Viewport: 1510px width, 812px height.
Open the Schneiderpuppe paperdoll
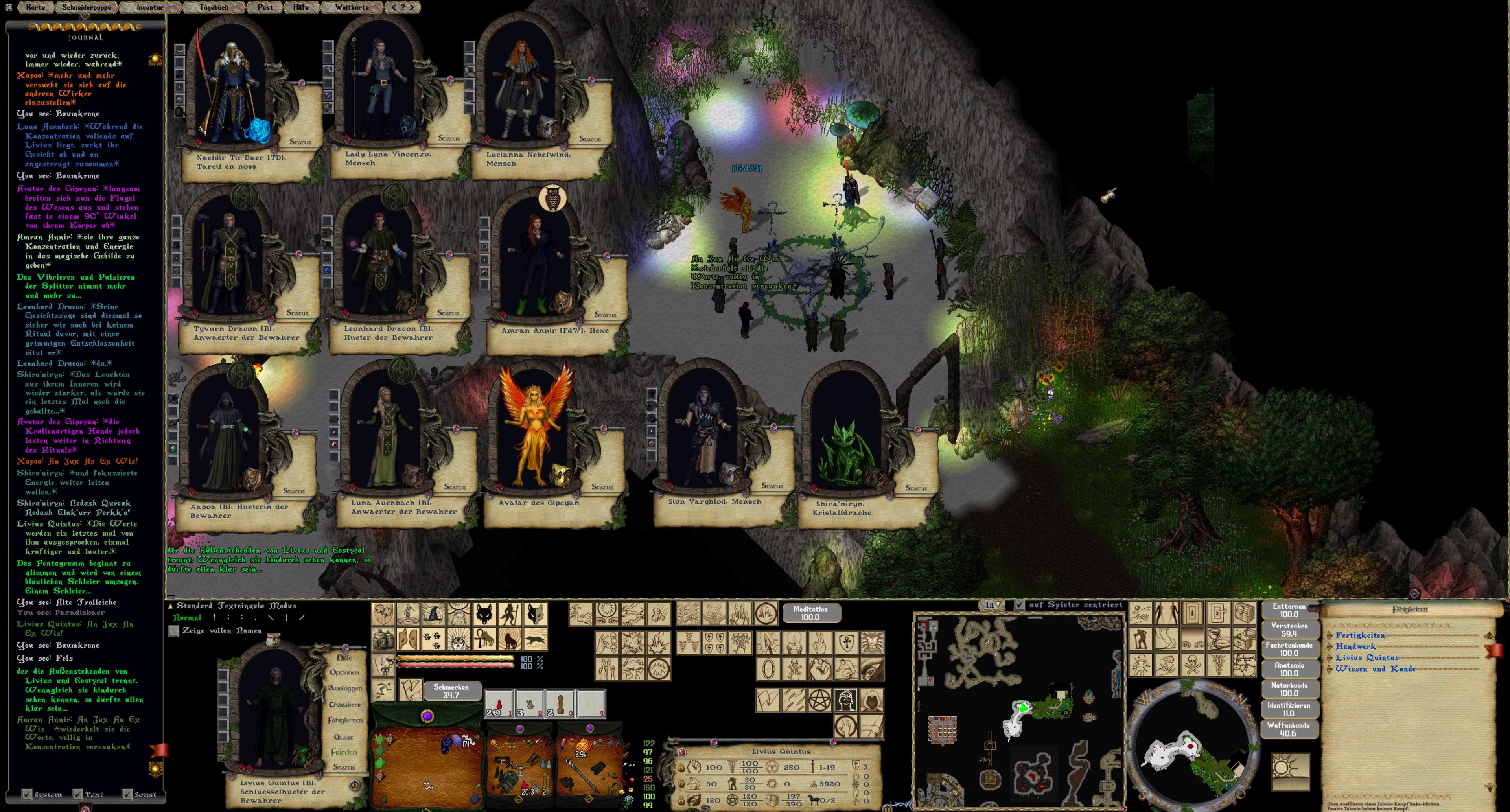pos(86,7)
